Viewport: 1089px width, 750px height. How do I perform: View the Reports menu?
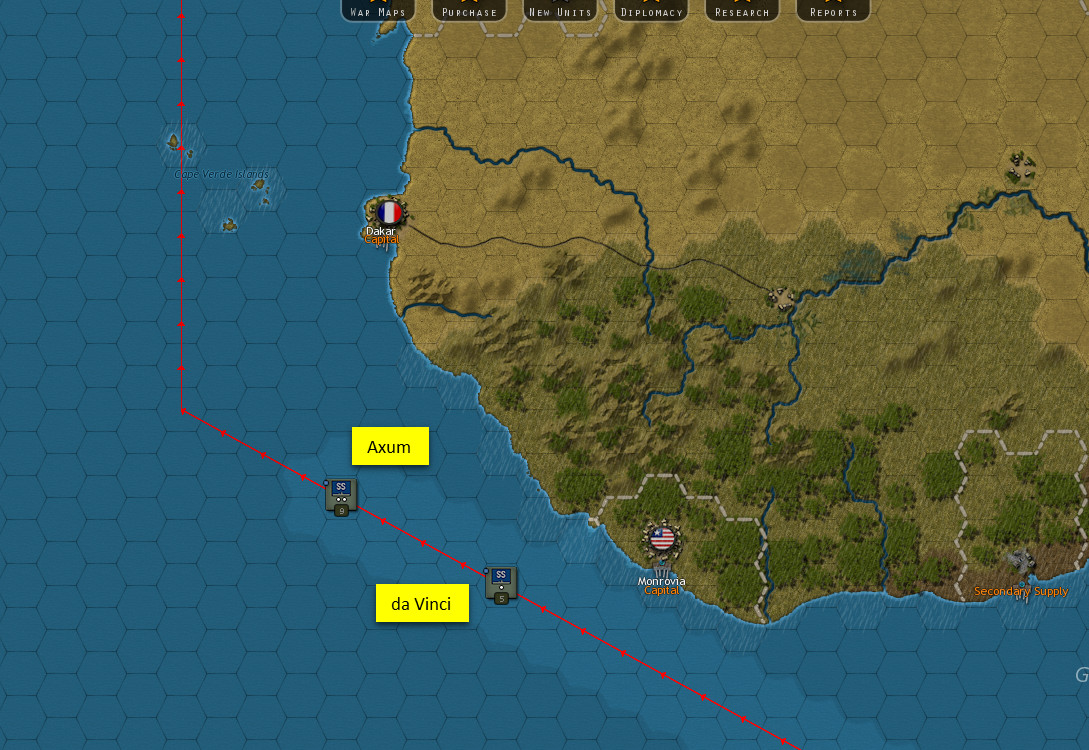[x=833, y=11]
